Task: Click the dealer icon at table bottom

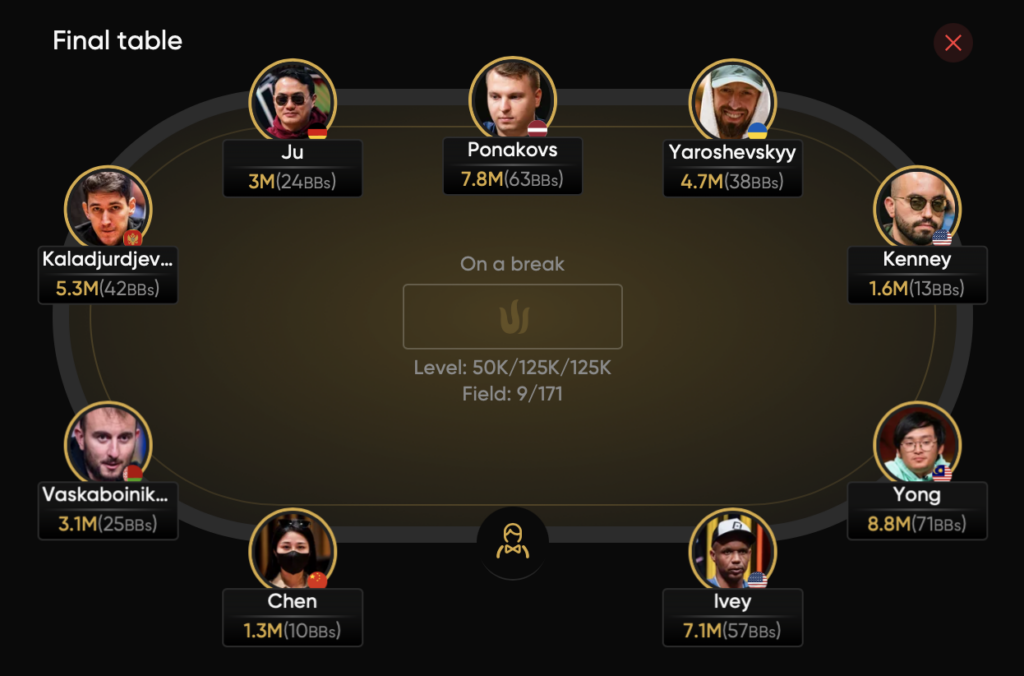Action: [512, 542]
